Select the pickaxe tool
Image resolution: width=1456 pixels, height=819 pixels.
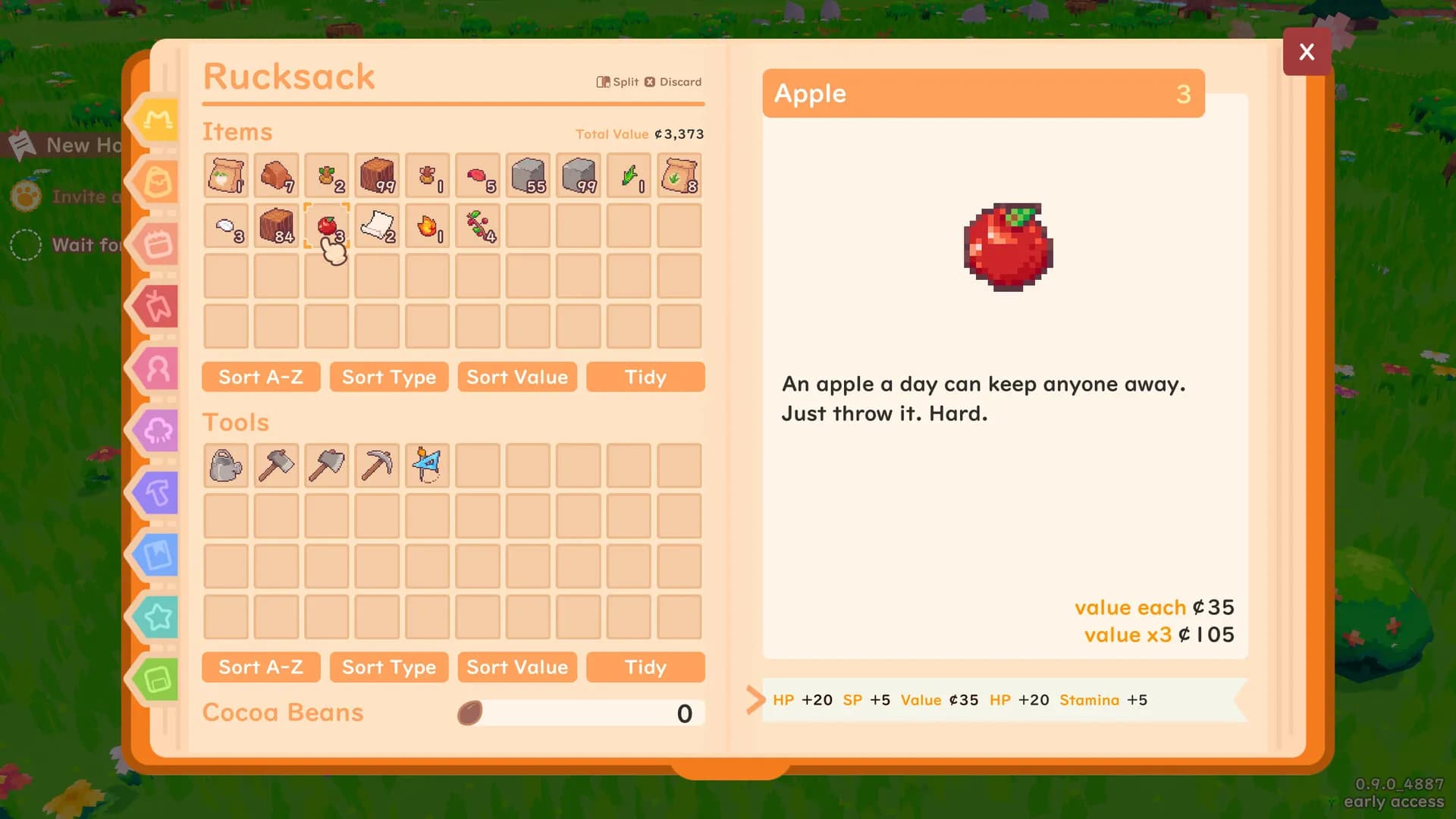click(377, 466)
